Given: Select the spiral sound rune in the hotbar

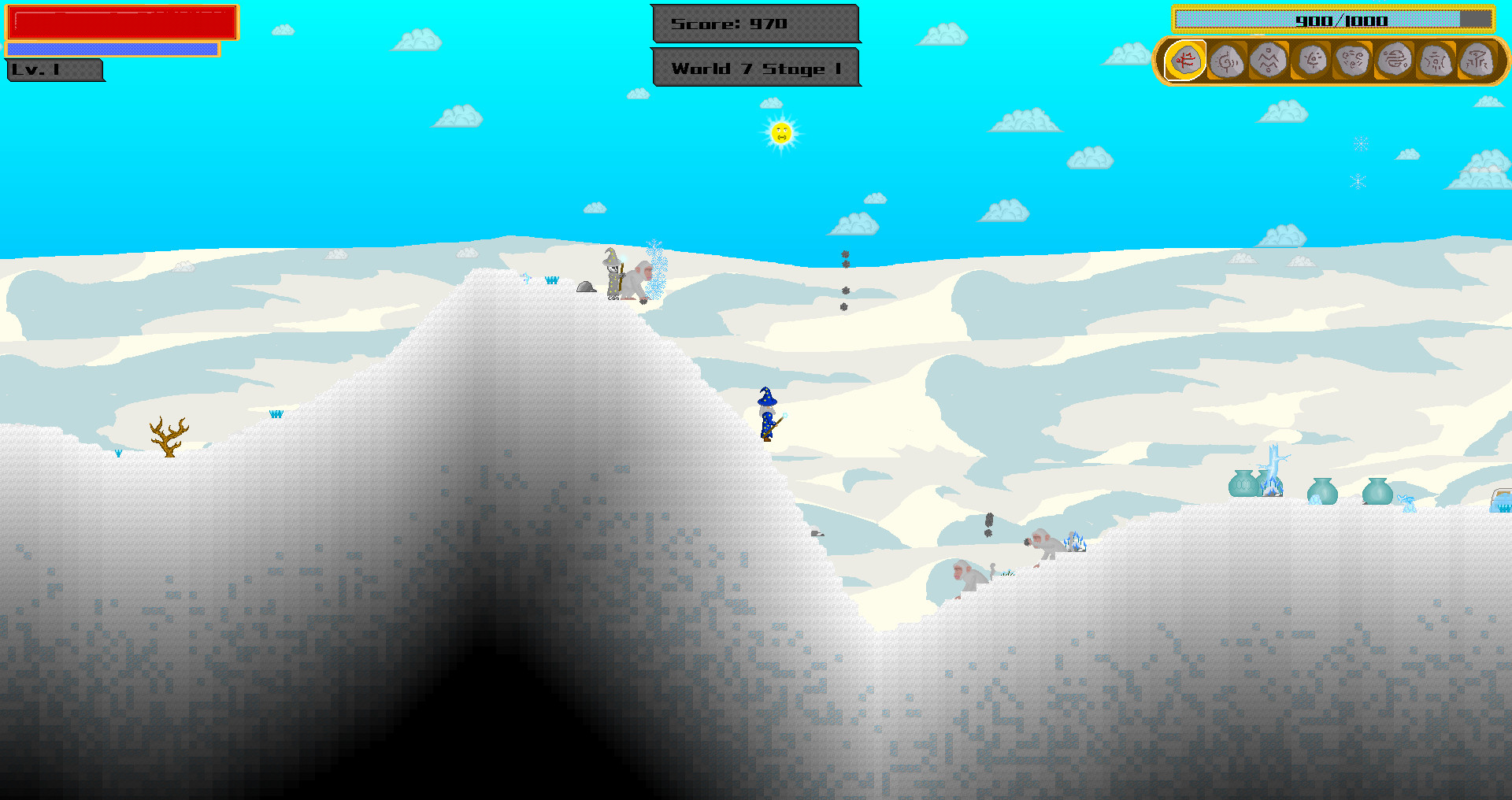Looking at the screenshot, I should [x=1227, y=59].
